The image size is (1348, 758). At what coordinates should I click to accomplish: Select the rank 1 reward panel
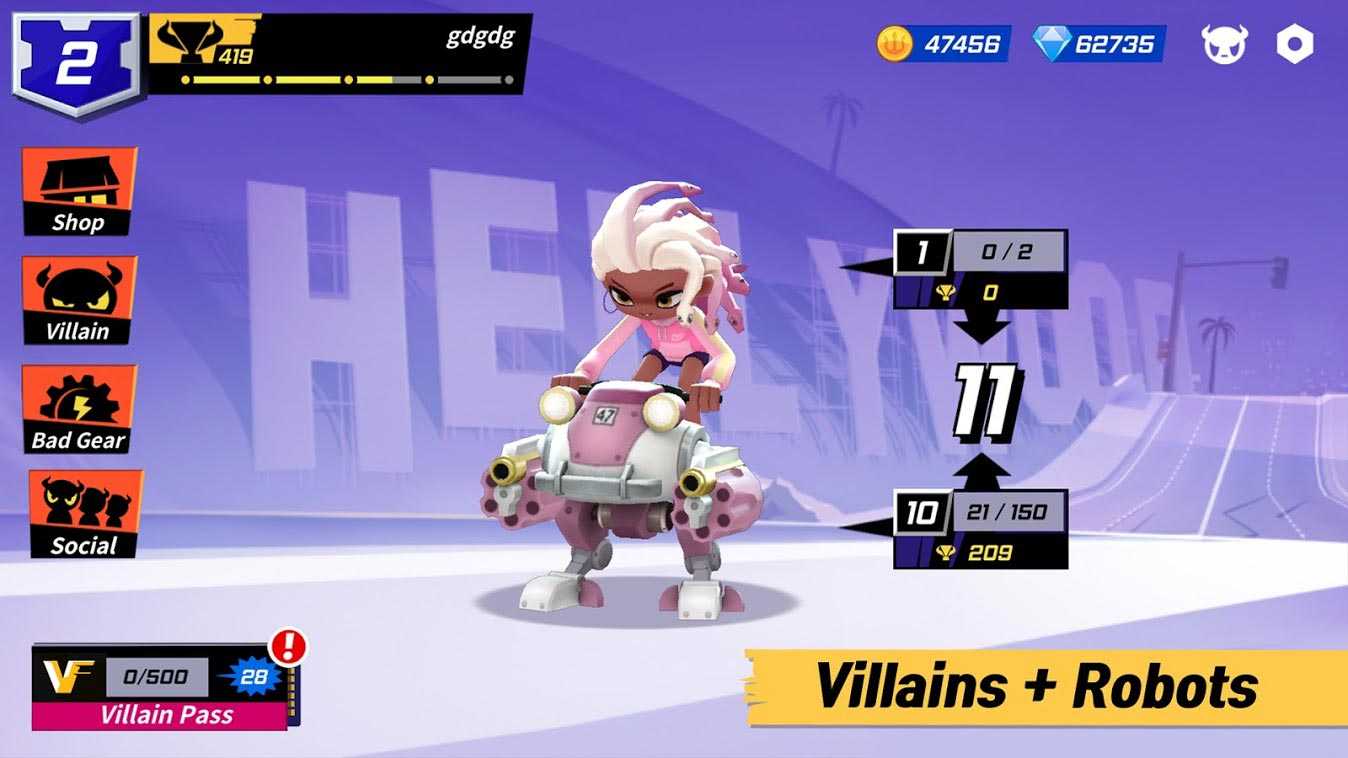coord(980,270)
